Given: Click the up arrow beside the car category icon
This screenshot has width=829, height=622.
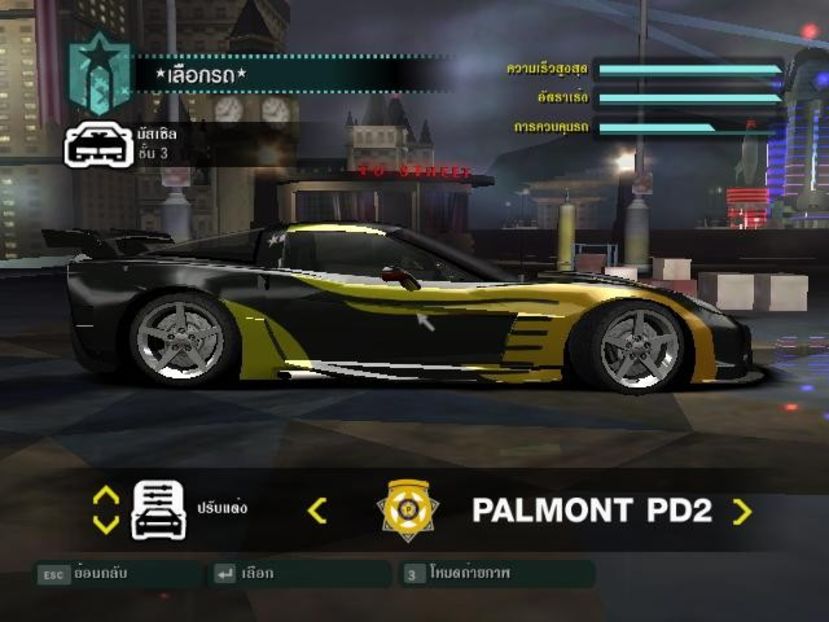Looking at the screenshot, I should click(x=106, y=495).
